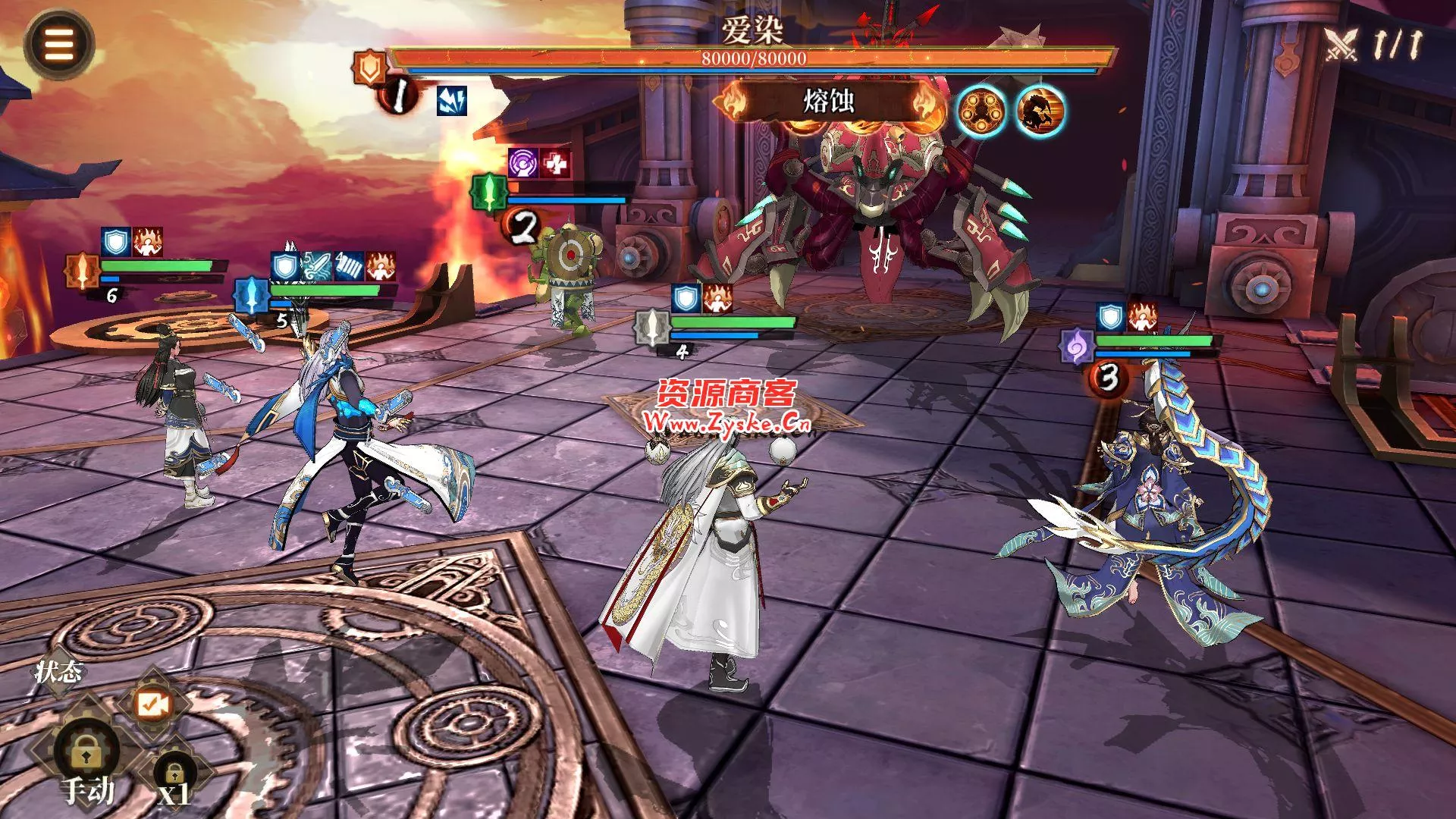Tap the 状态 status button
The width and height of the screenshot is (1456, 819).
pos(58,671)
